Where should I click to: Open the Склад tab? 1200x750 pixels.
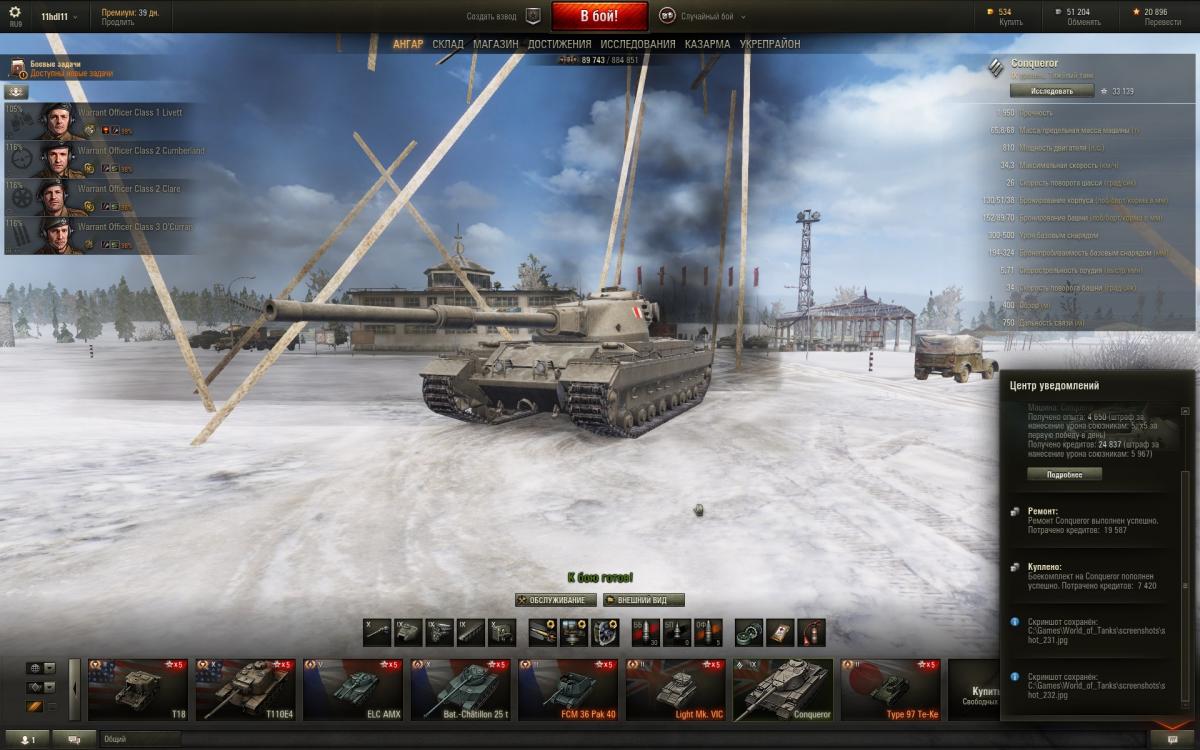(448, 44)
